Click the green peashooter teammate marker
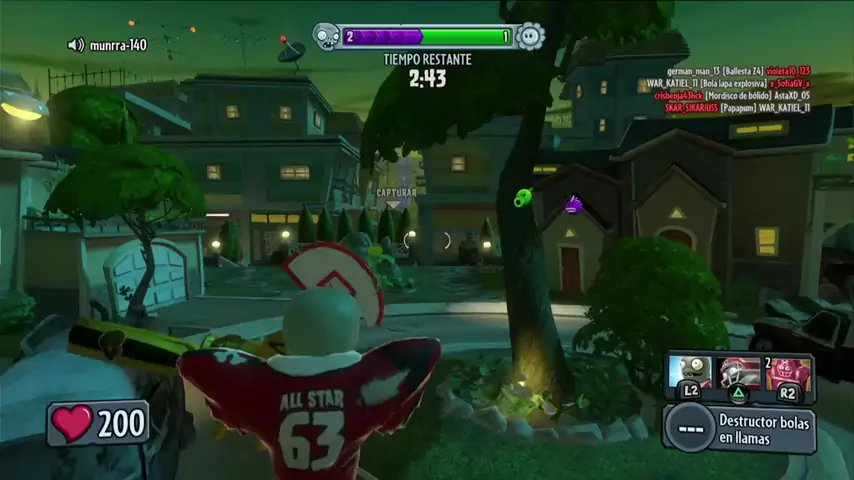This screenshot has width=854, height=480. (x=523, y=198)
